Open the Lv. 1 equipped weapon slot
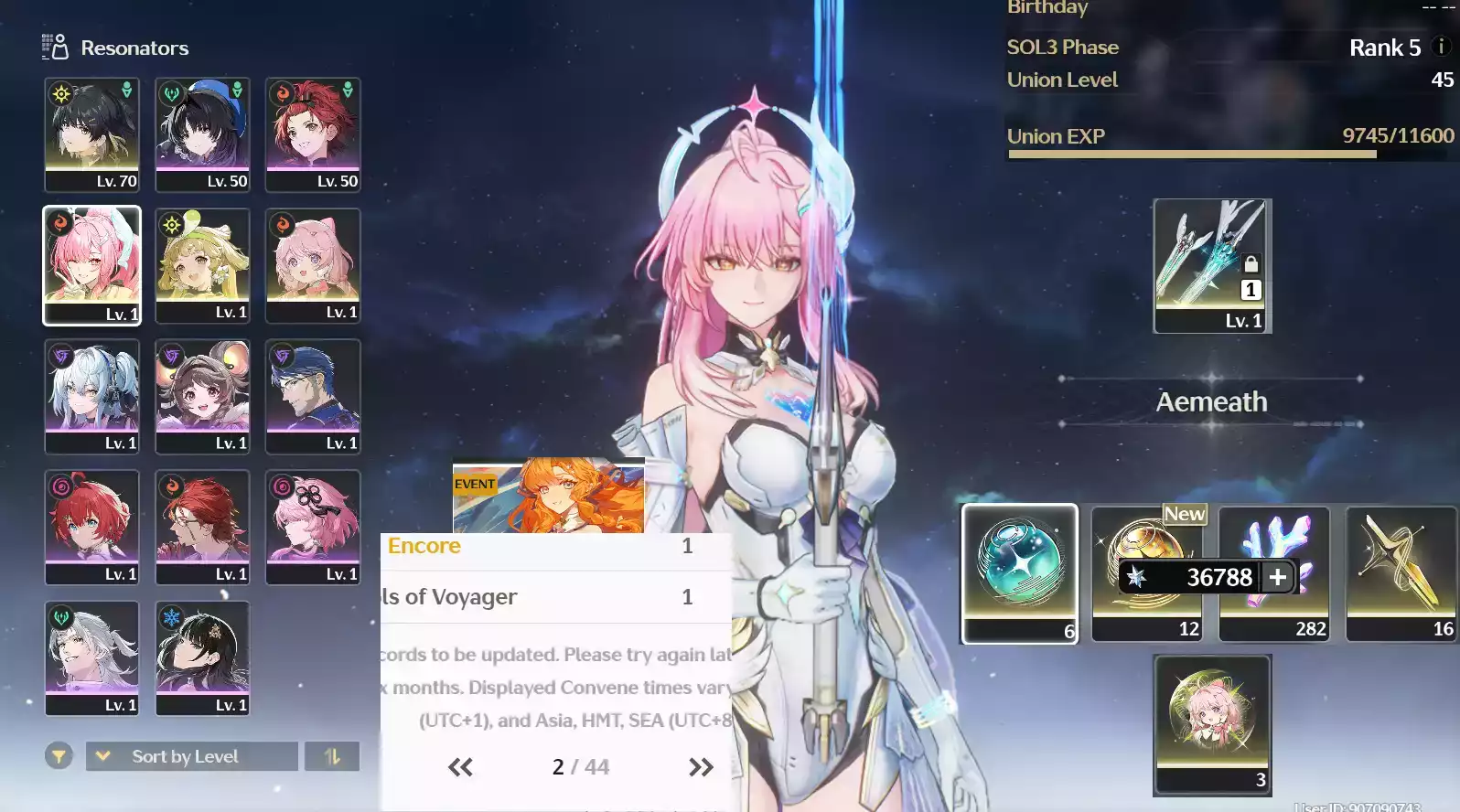Viewport: 1460px width, 812px height. [x=1211, y=265]
